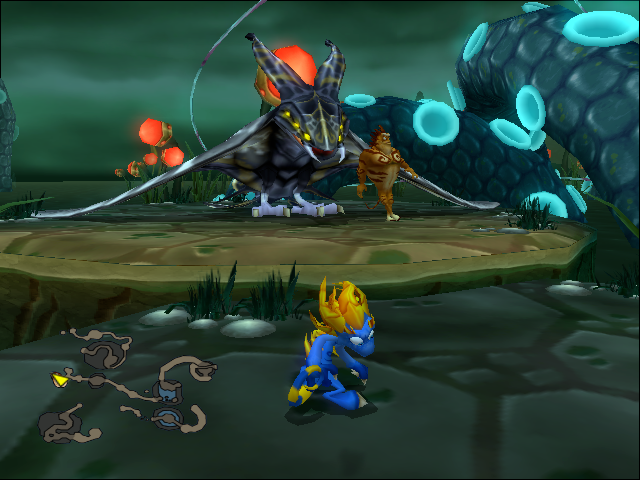This screenshot has width=640, height=480.
Task: Select the yellow player arrow on the minimap
Action: pos(60,379)
